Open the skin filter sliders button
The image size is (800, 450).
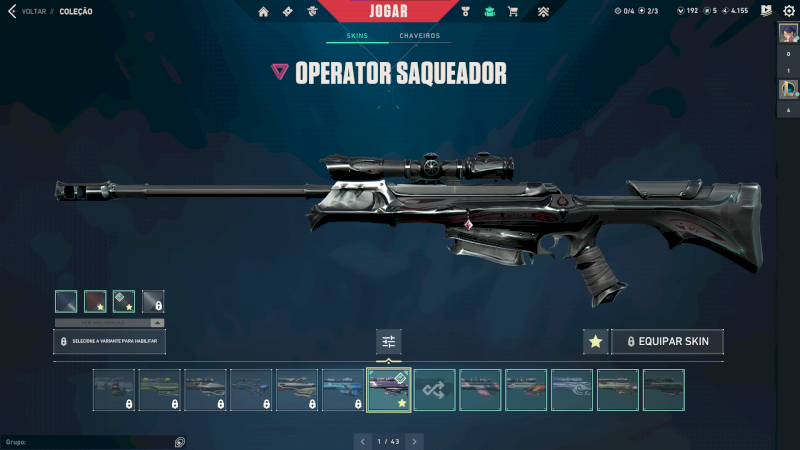389,342
